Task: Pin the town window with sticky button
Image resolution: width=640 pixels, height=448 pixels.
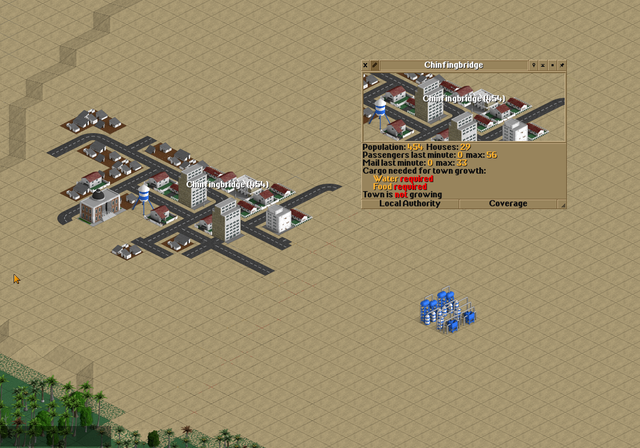Action: (x=562, y=65)
